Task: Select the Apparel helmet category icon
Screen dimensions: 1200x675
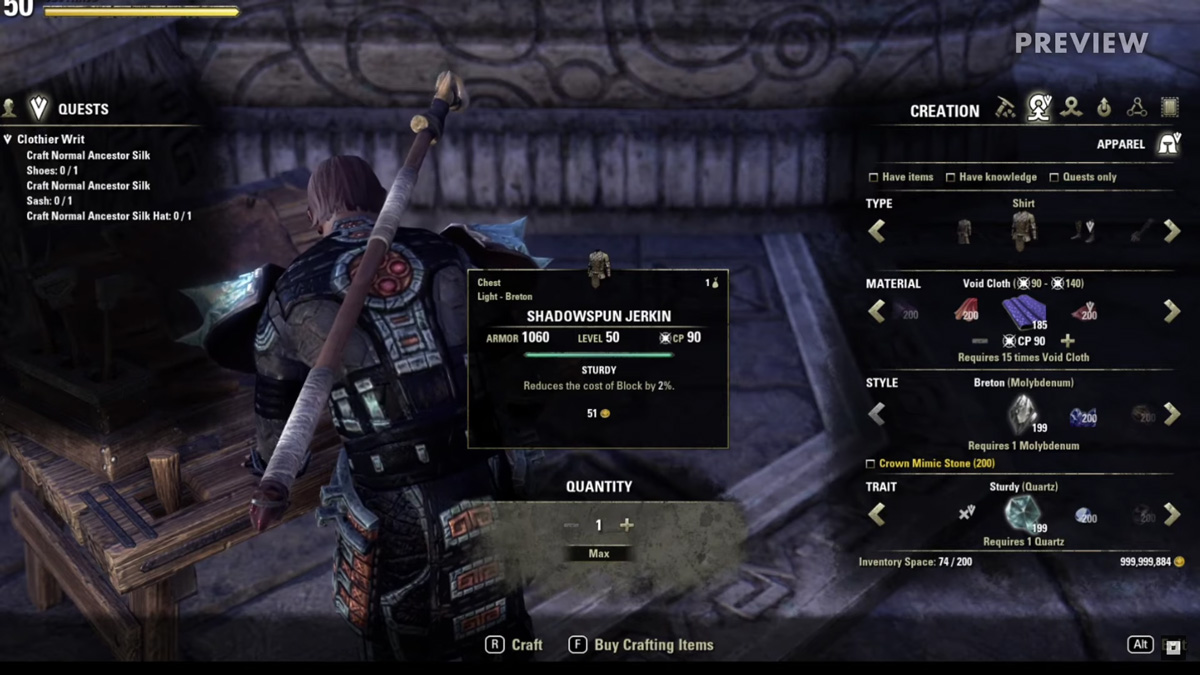Action: (1167, 144)
